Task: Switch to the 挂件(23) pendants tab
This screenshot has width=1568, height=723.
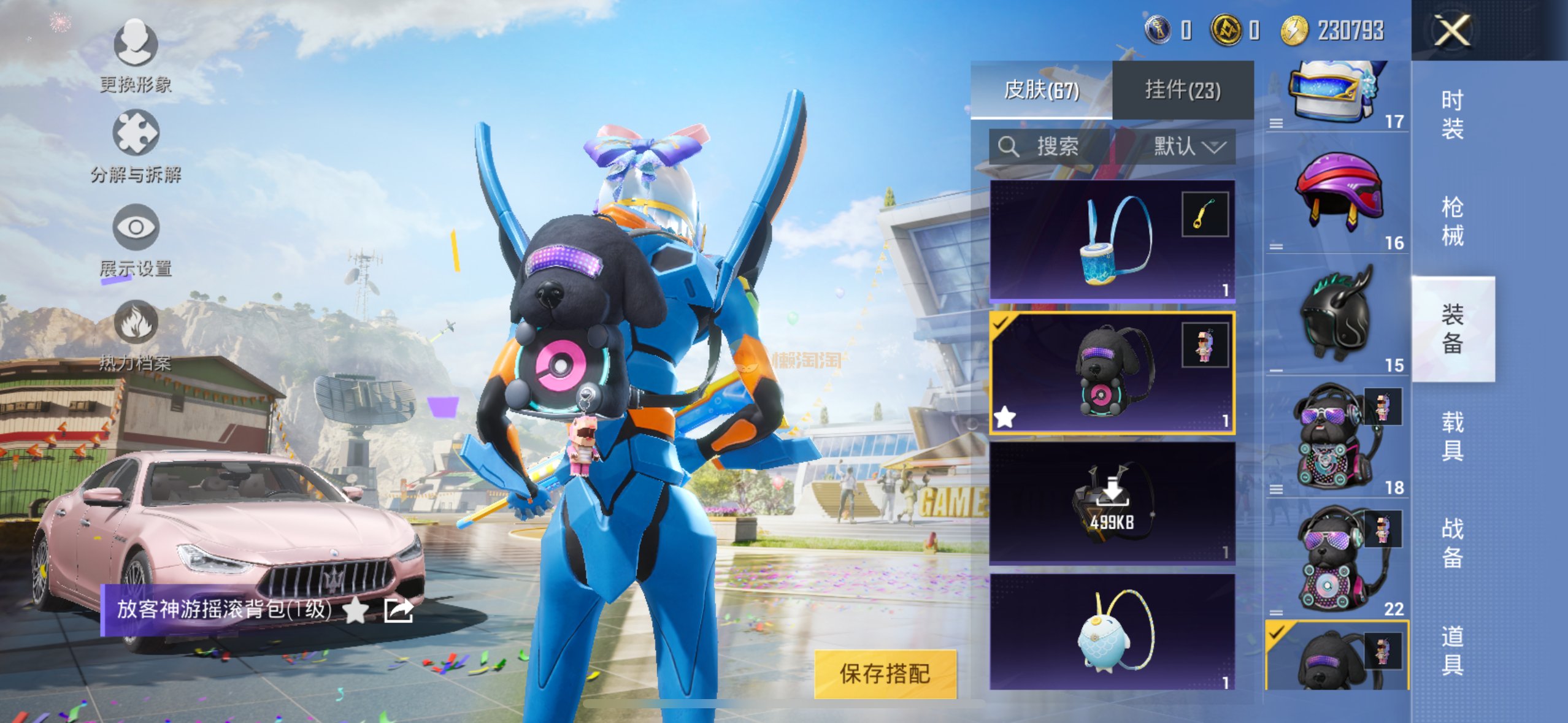Action: pos(1182,90)
